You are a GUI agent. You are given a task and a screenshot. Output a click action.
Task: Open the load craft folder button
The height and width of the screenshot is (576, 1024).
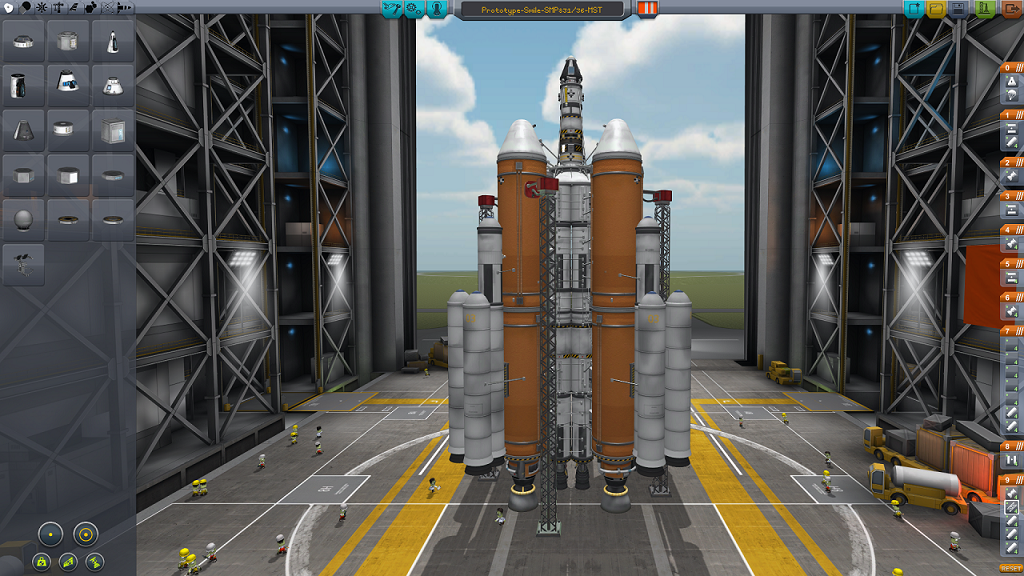[x=937, y=10]
